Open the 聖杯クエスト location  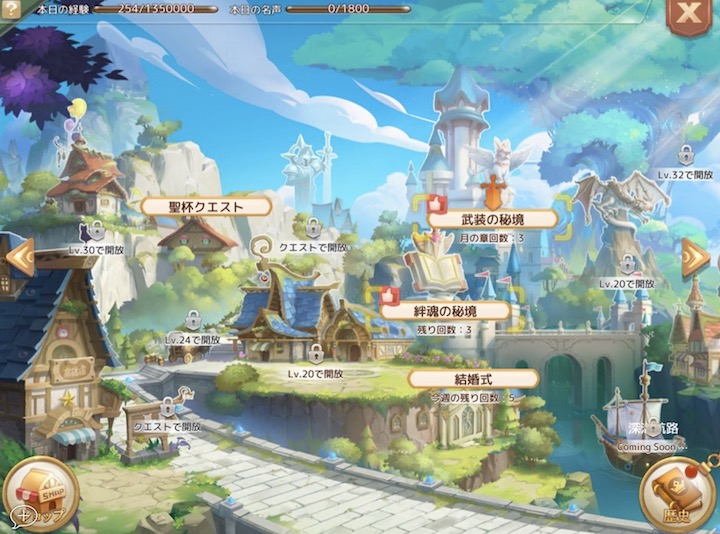point(206,207)
